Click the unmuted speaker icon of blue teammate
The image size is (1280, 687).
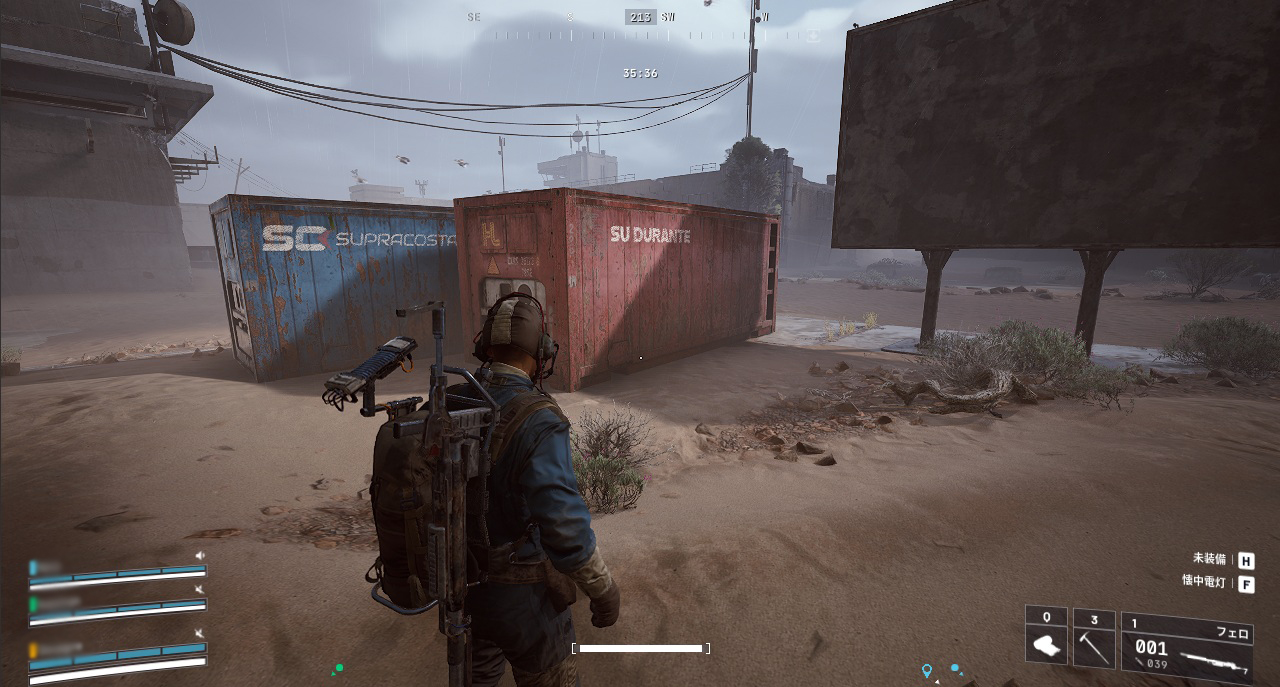coord(200,555)
